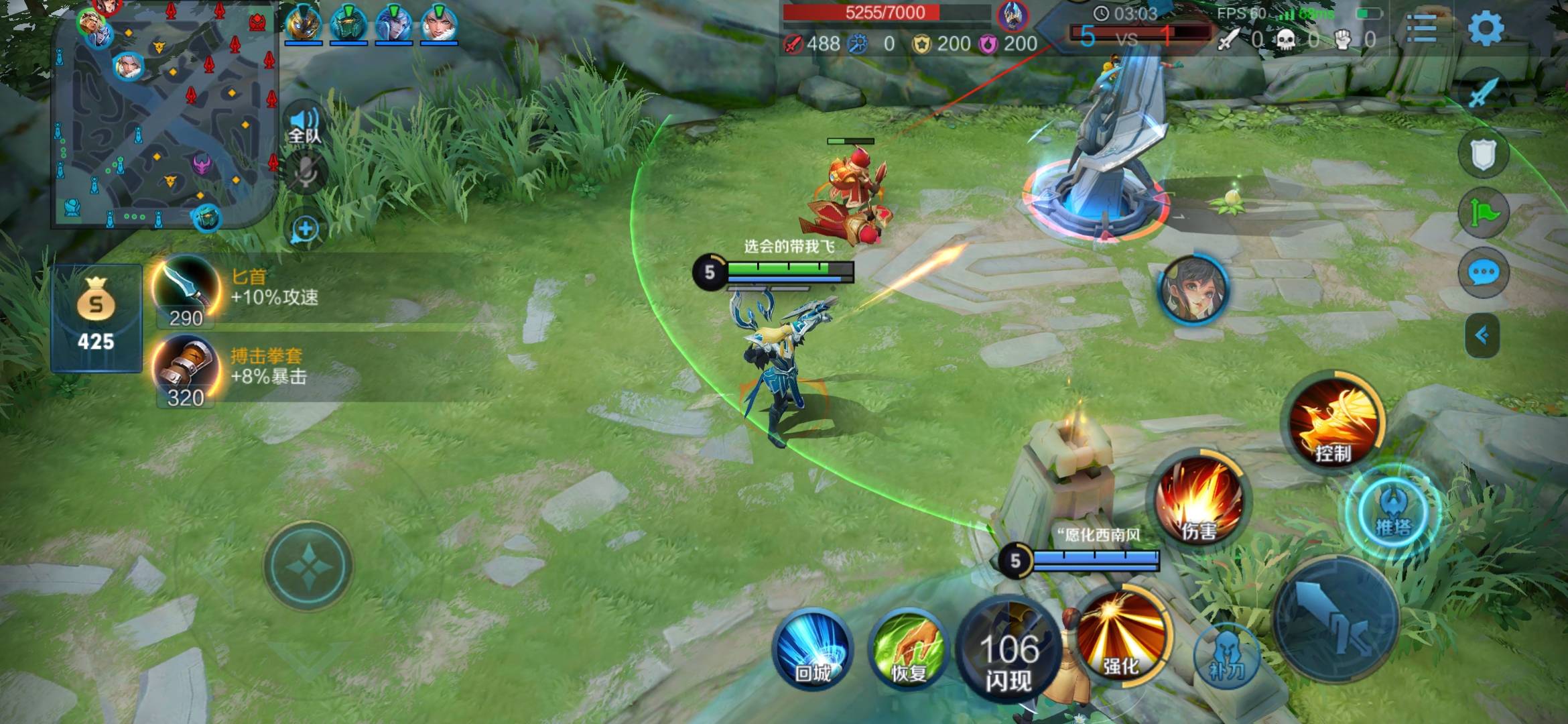Send the shield defend signal

point(1483,154)
